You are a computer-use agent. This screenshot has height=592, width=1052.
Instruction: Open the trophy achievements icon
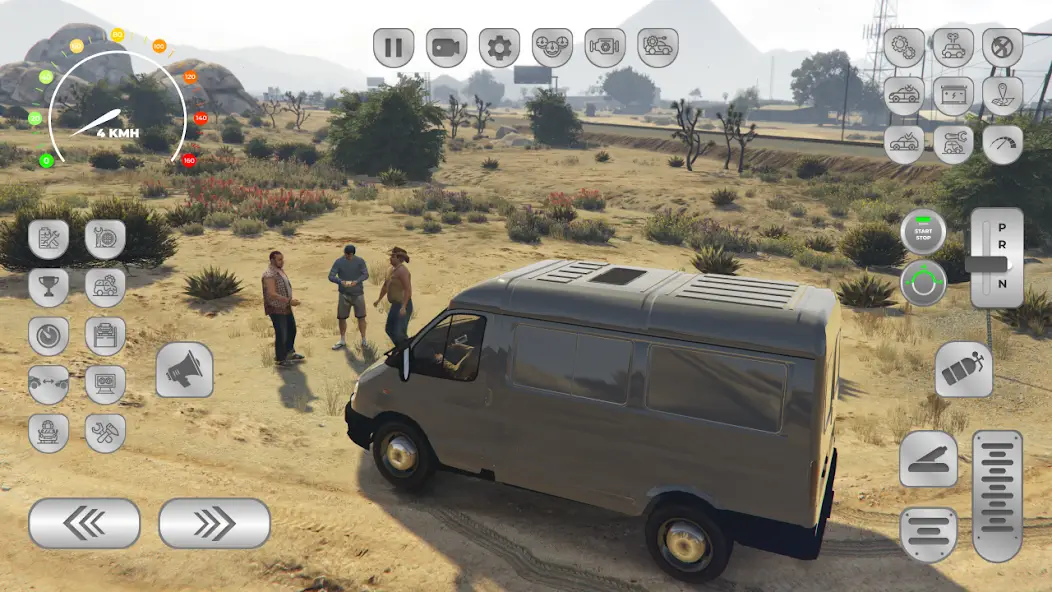(48, 287)
